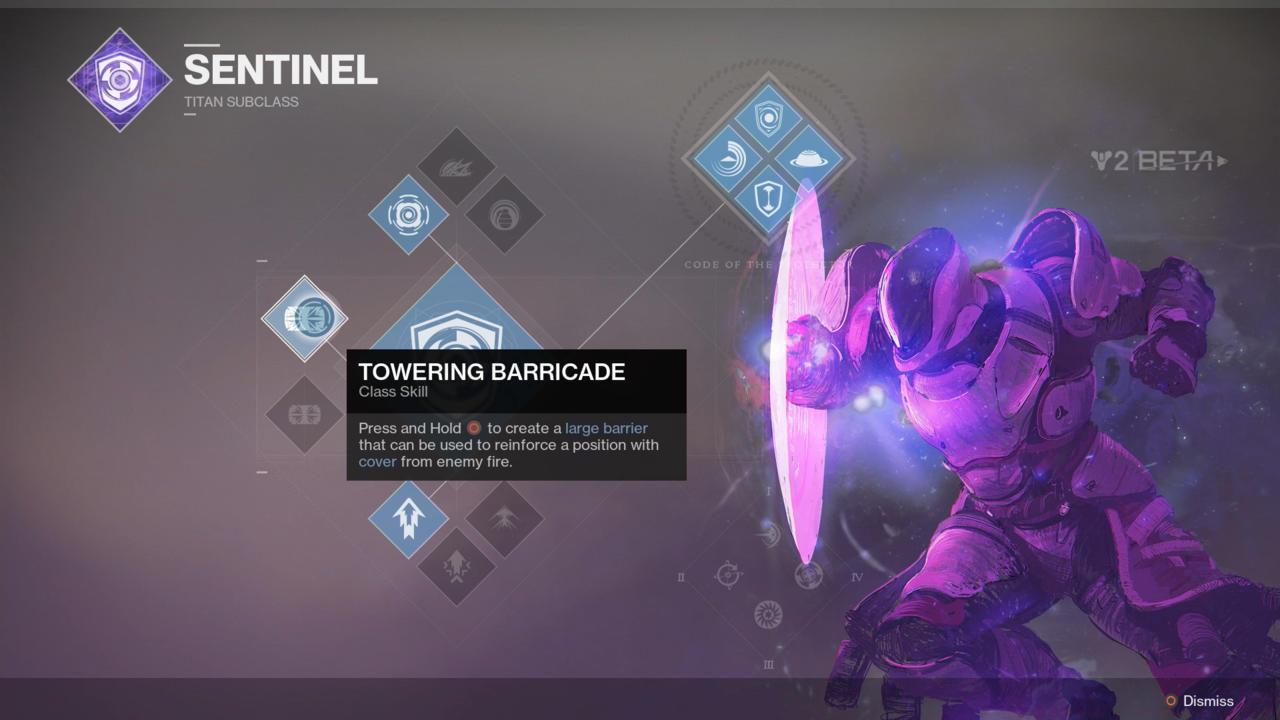Click the swirl icon above numeral III

click(768, 615)
